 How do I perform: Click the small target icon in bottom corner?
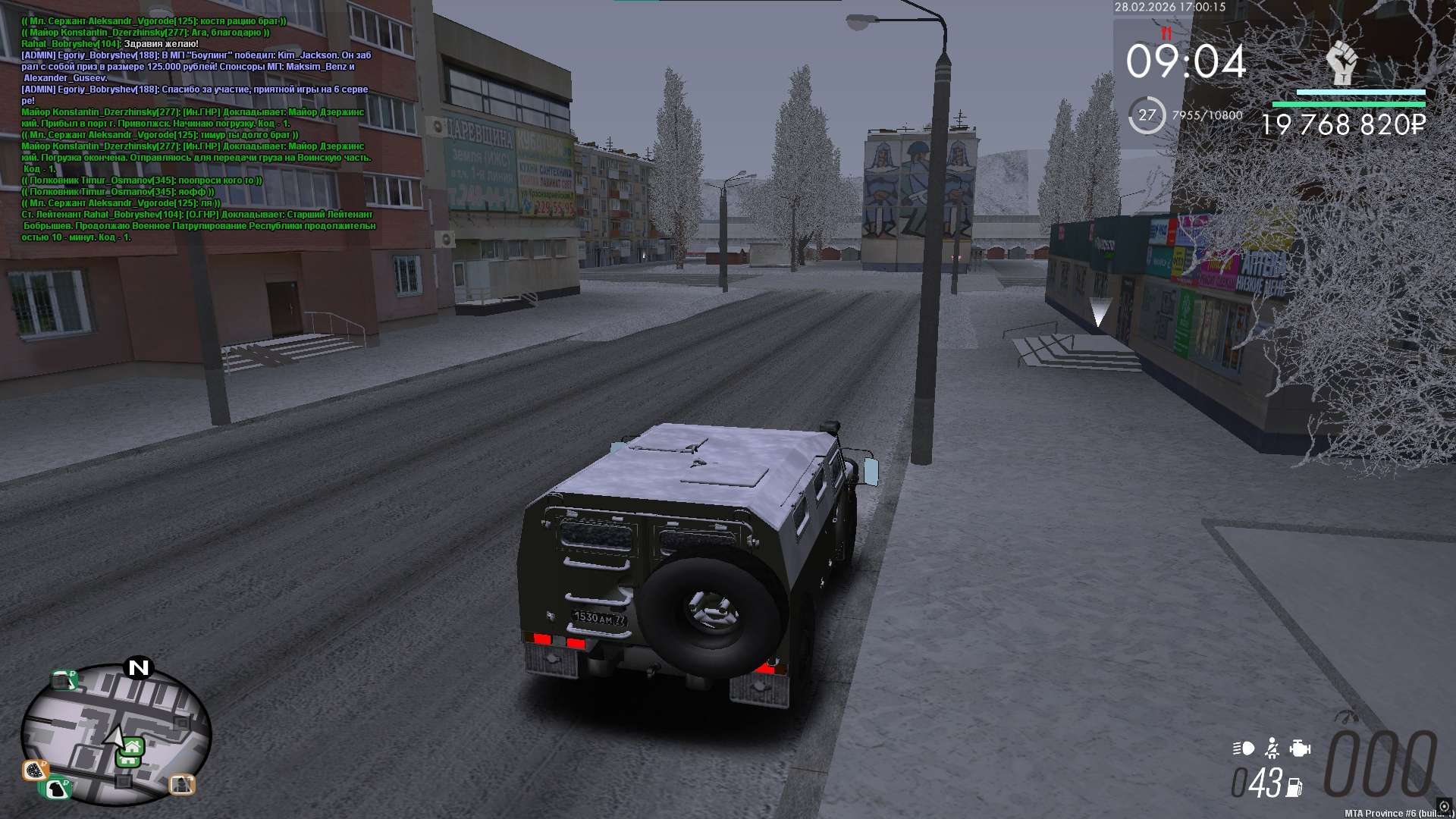click(1444, 806)
